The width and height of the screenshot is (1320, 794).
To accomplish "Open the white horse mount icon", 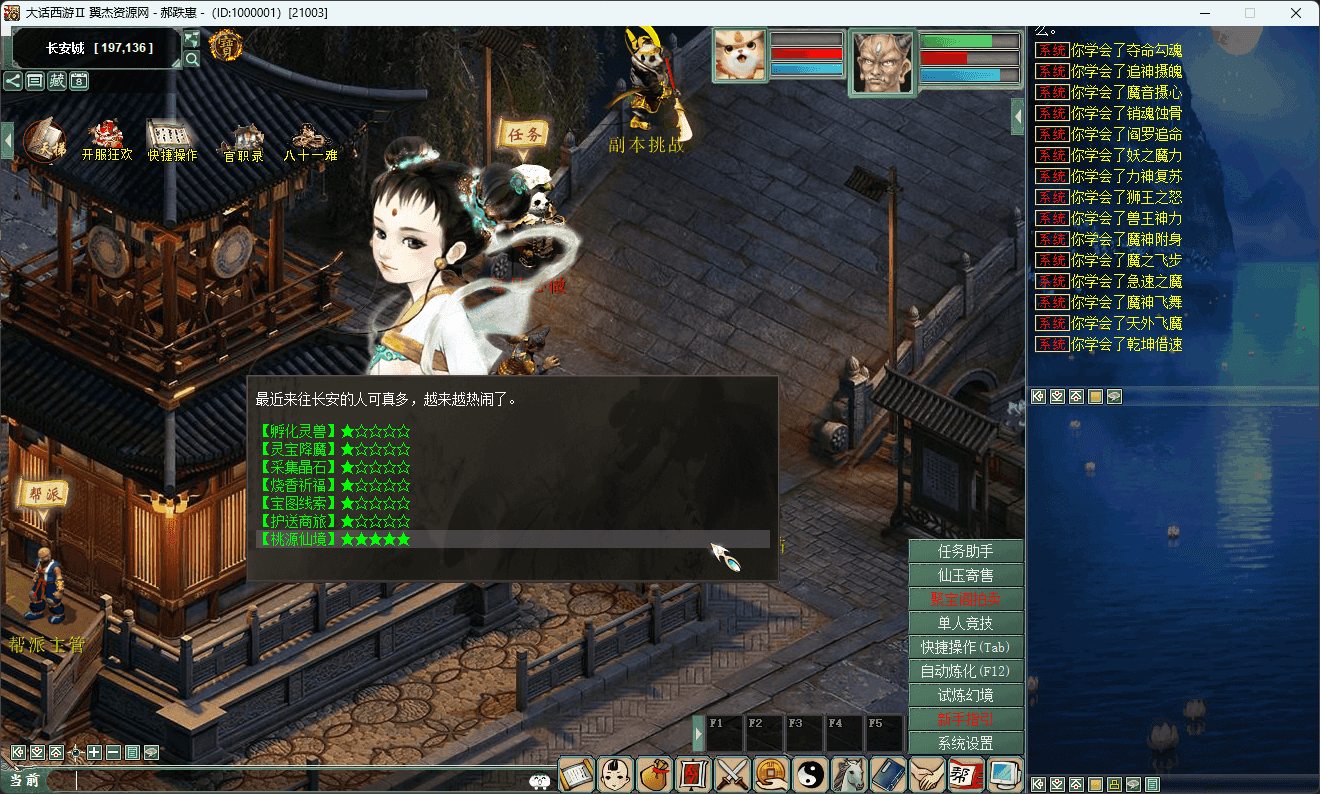I will click(x=850, y=774).
